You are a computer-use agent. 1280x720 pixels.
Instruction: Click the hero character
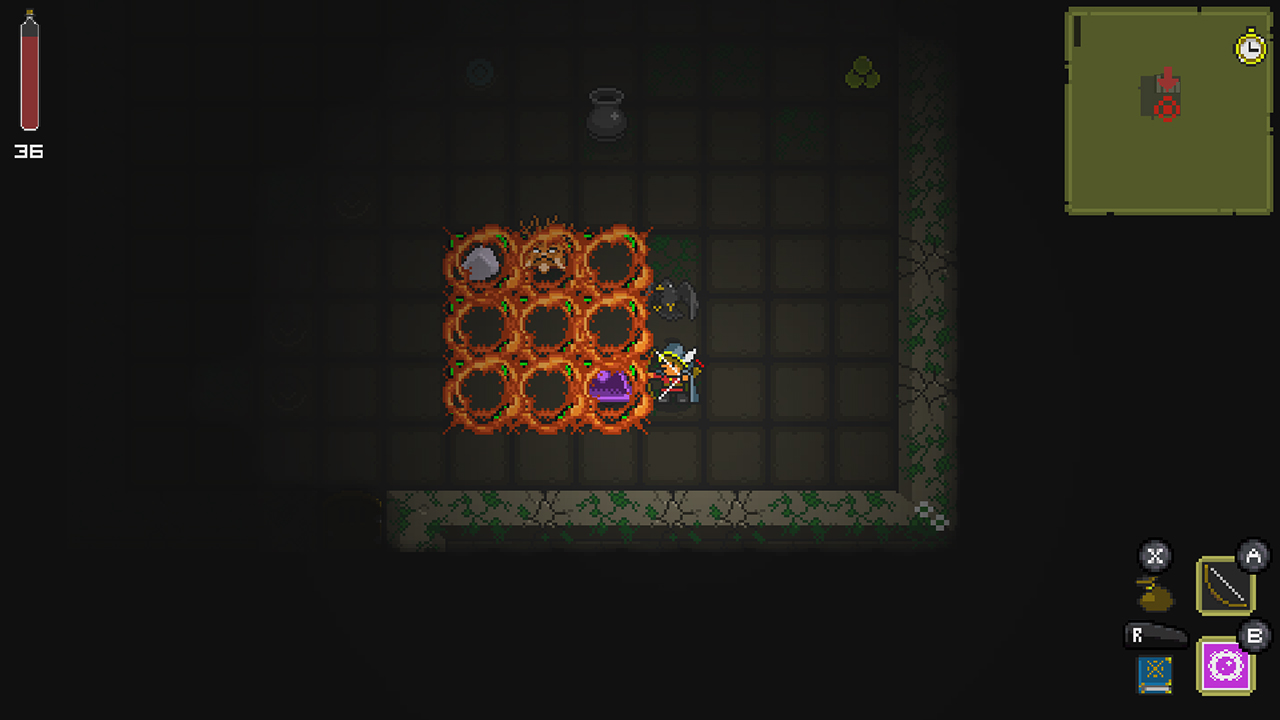click(x=675, y=375)
